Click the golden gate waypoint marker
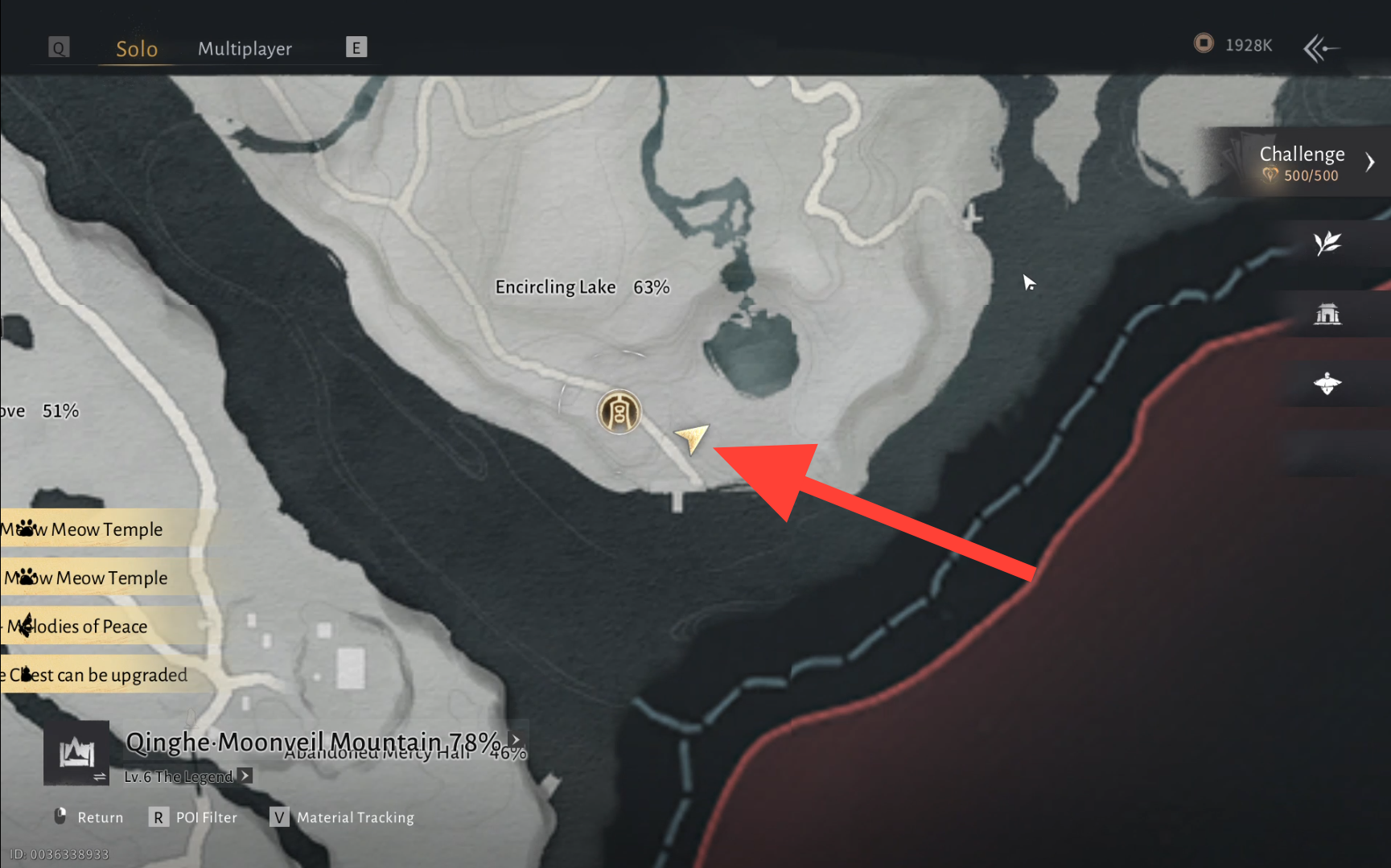 point(619,412)
